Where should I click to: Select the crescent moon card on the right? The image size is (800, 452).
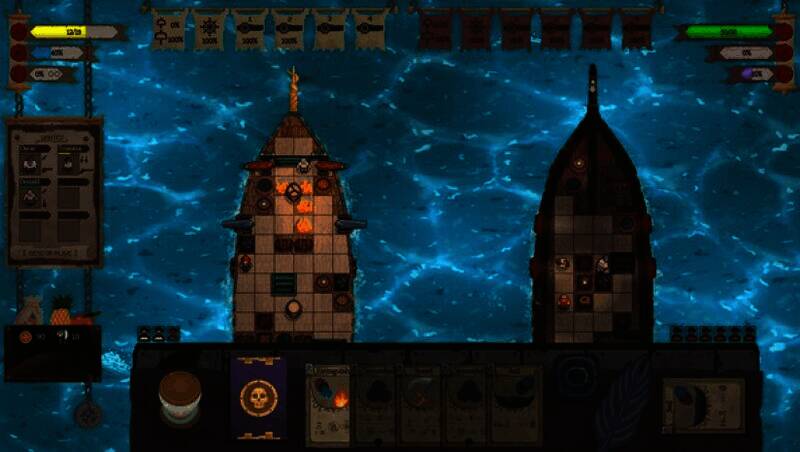coord(702,404)
